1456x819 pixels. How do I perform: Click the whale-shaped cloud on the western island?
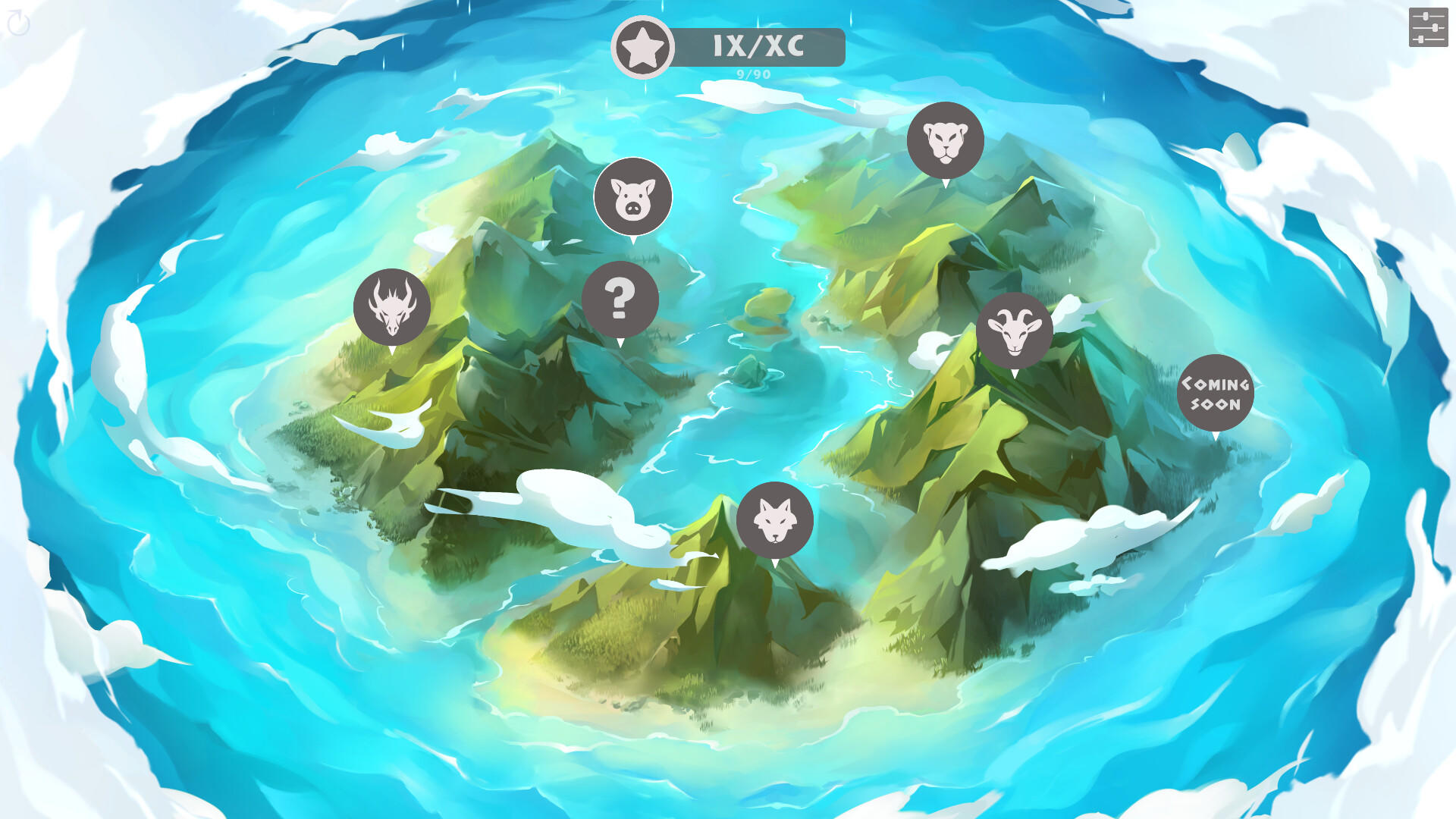(x=394, y=421)
